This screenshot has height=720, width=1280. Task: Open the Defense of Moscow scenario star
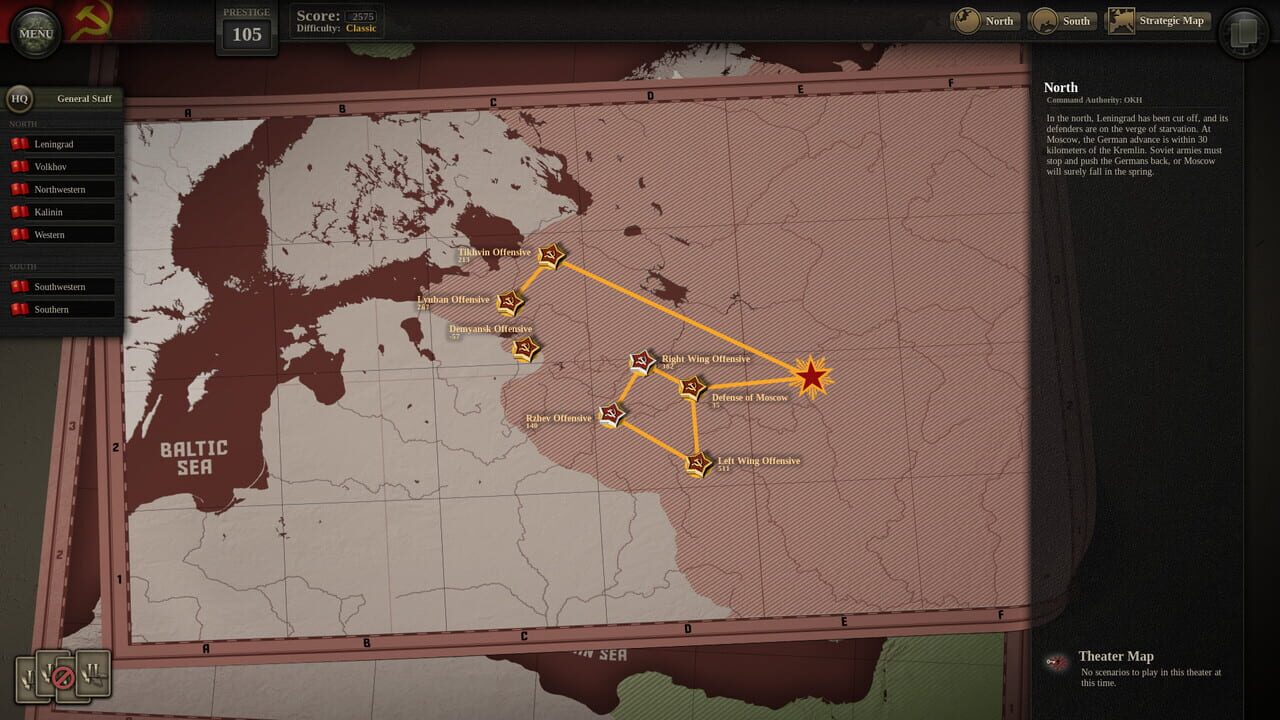pos(692,389)
